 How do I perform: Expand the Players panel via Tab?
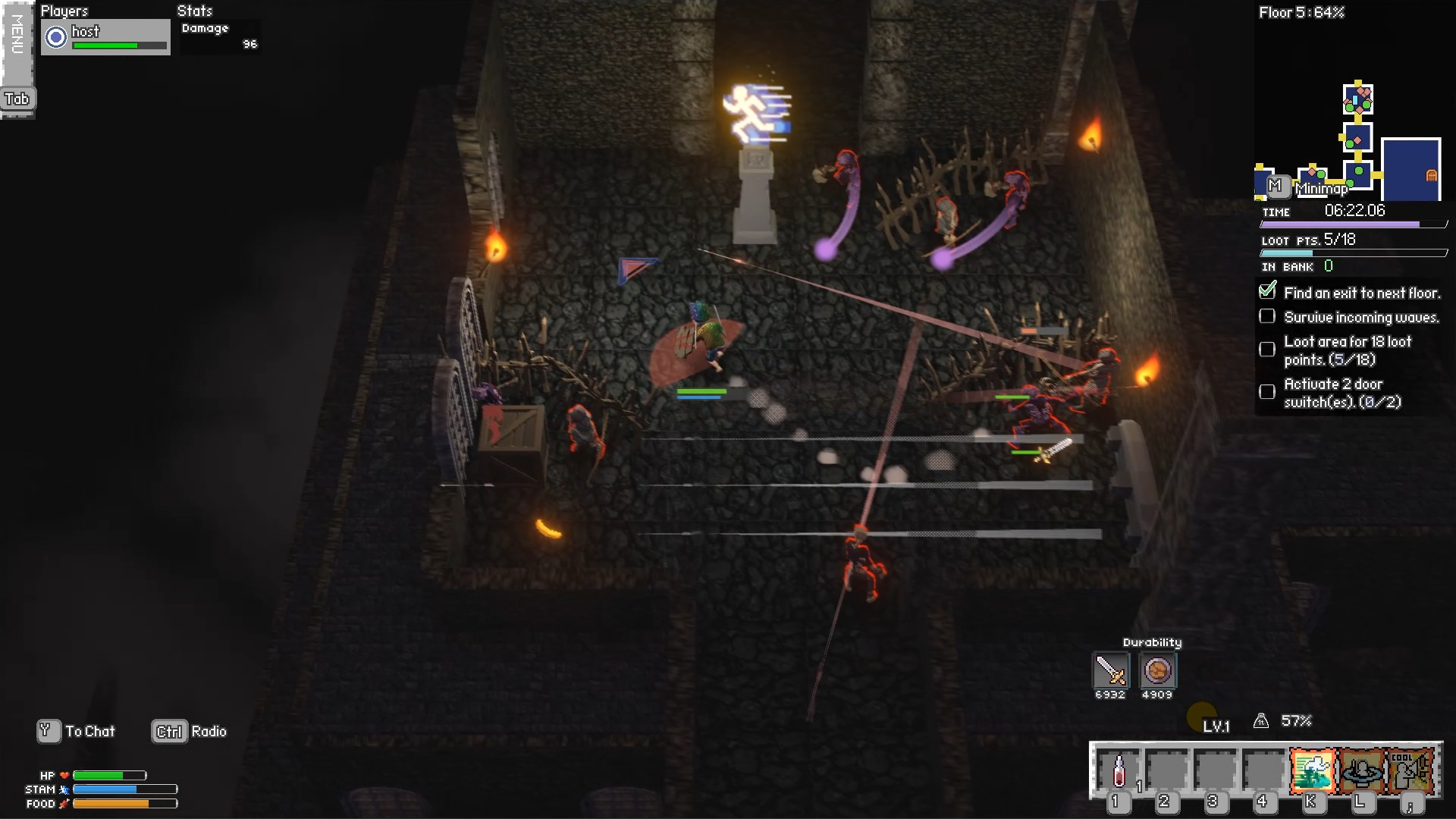click(18, 99)
